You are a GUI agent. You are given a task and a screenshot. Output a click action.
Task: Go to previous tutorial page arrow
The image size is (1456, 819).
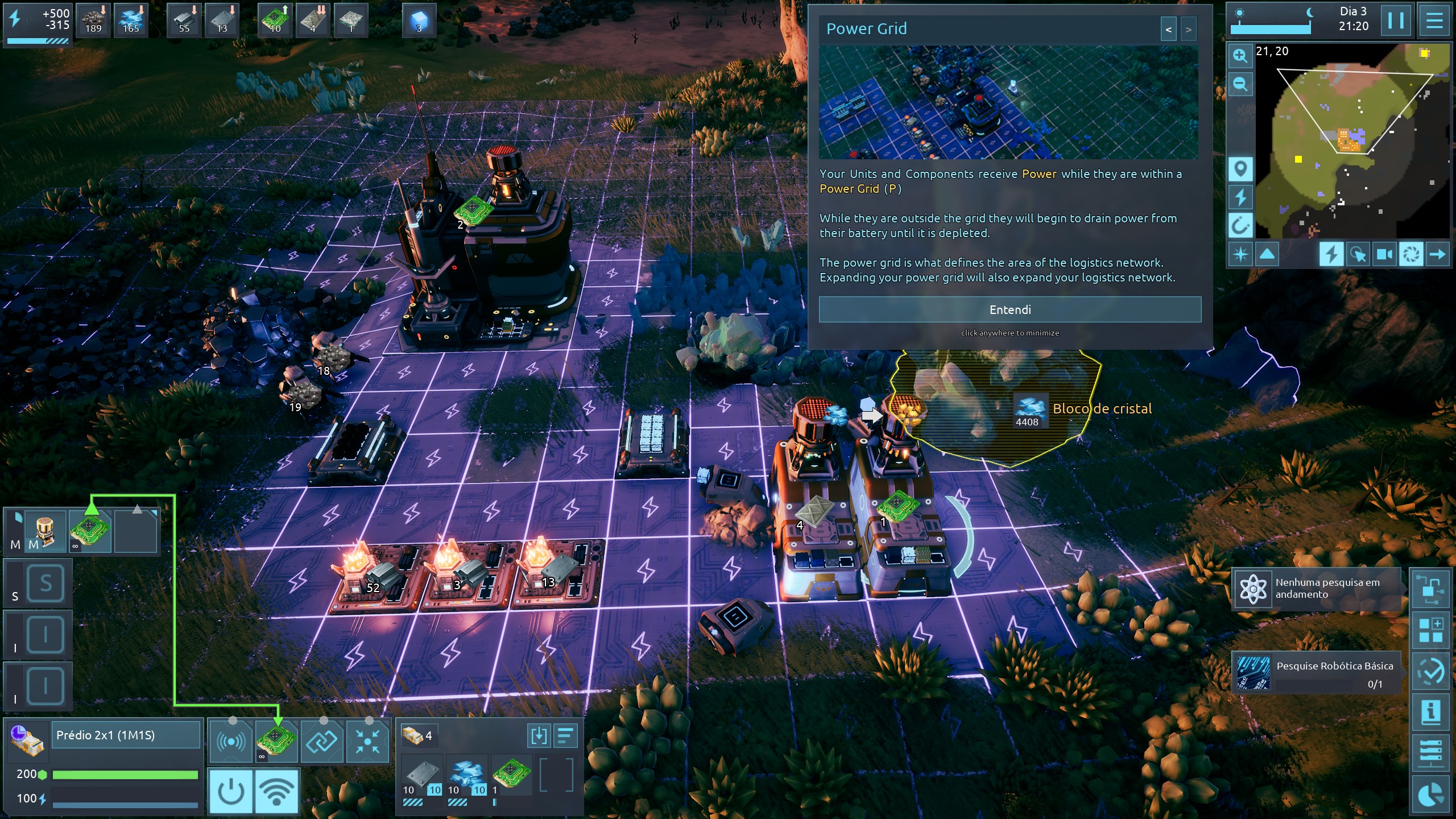[1168, 30]
